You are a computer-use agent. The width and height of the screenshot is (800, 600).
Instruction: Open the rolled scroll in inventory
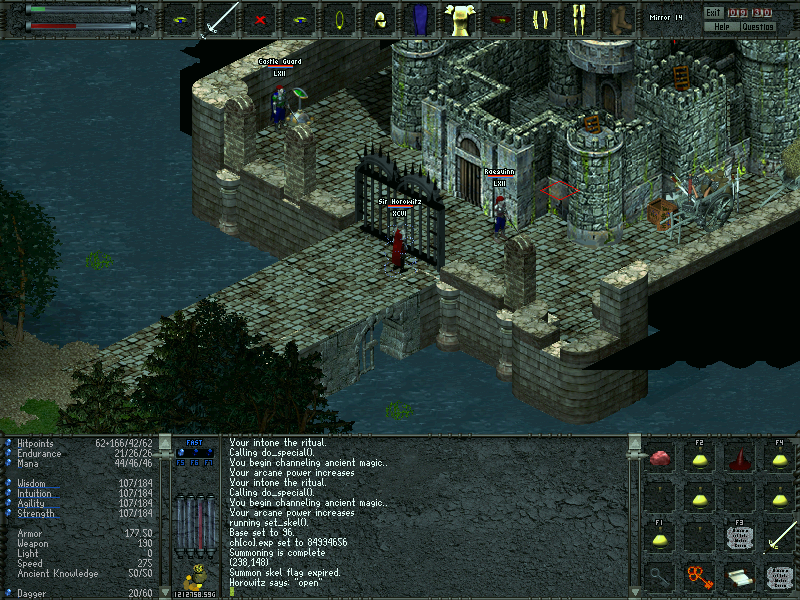[739, 577]
